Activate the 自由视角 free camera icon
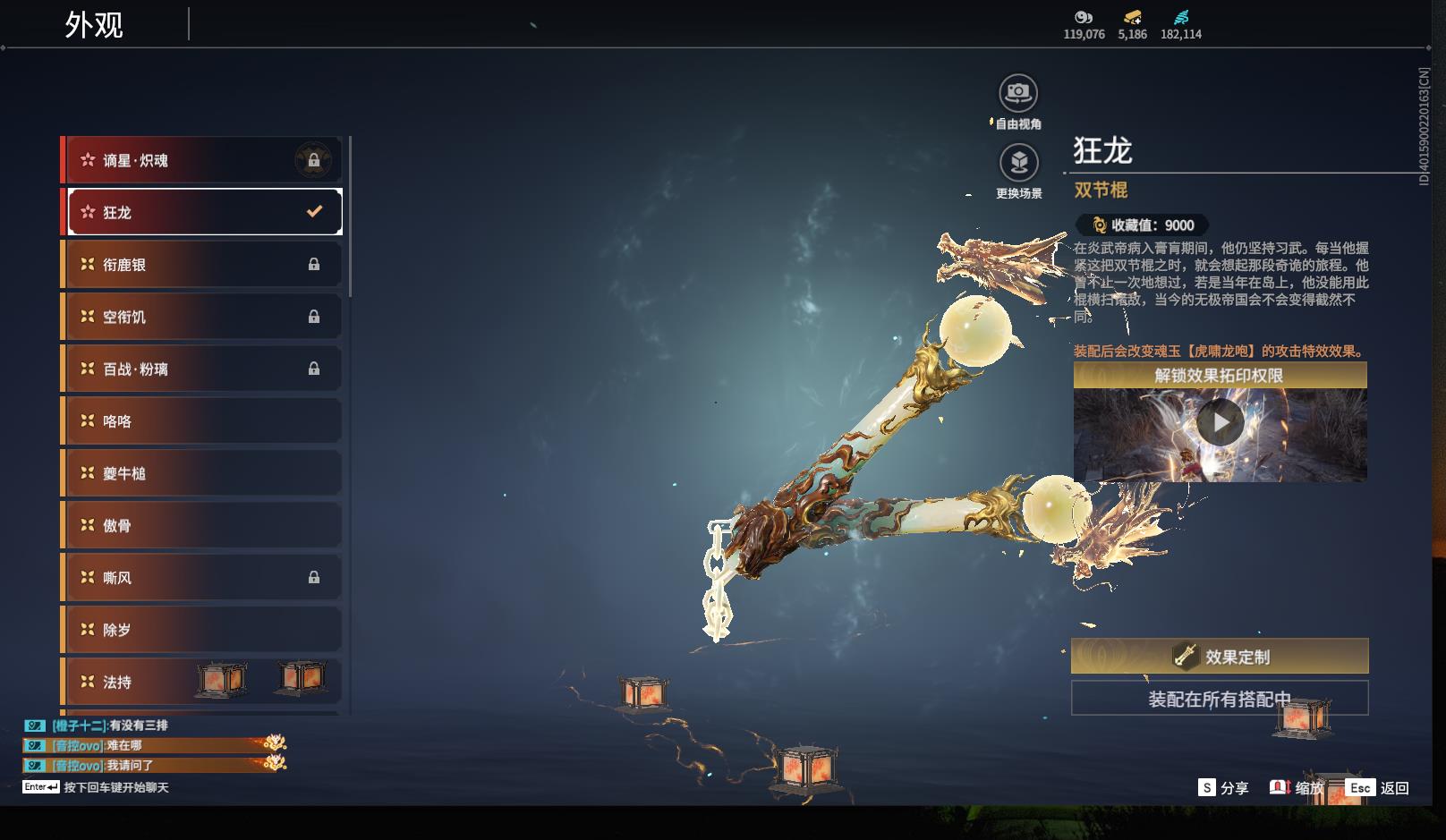 coord(1018,93)
